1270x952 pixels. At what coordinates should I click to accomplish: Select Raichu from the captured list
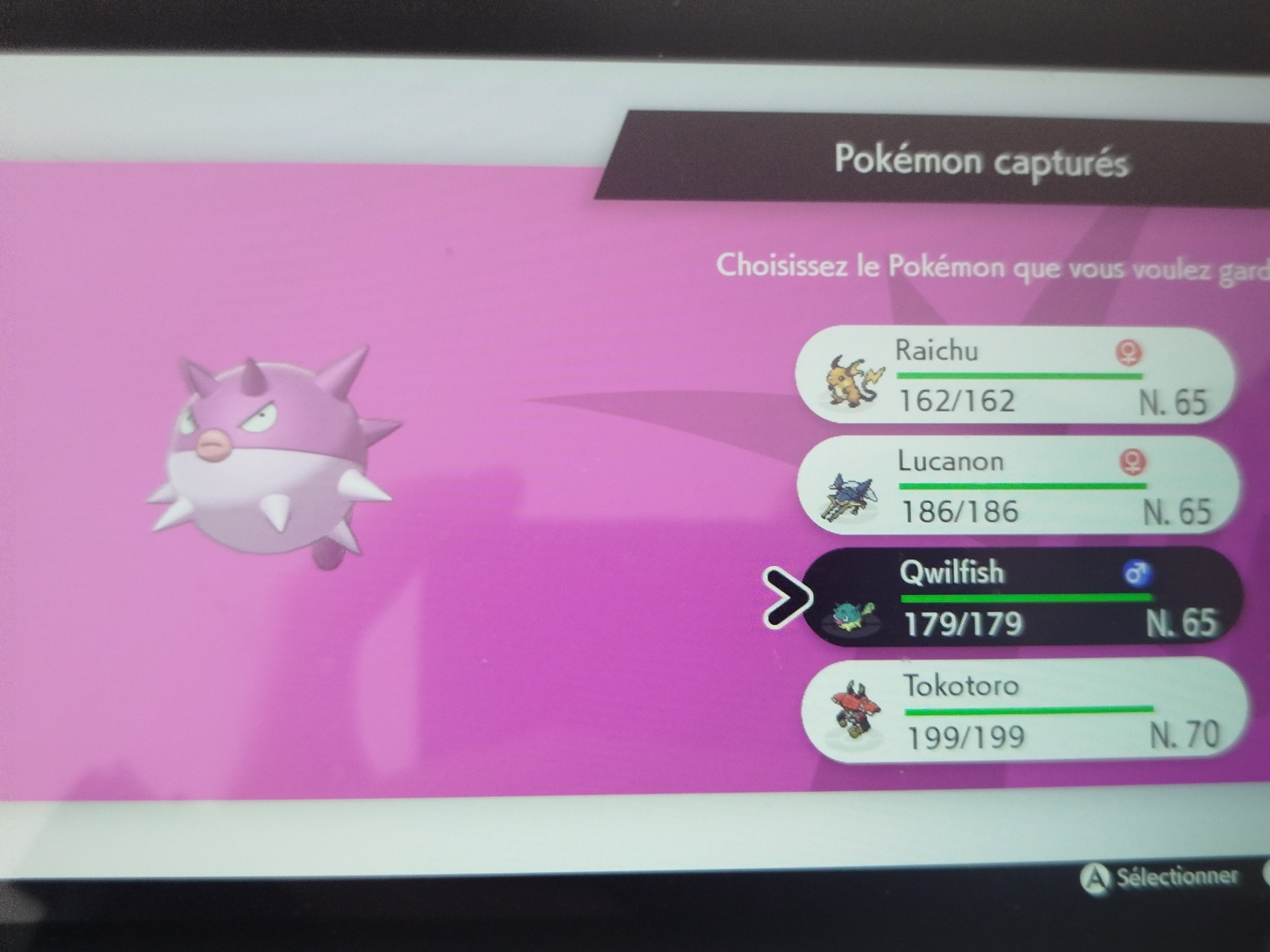(1013, 376)
